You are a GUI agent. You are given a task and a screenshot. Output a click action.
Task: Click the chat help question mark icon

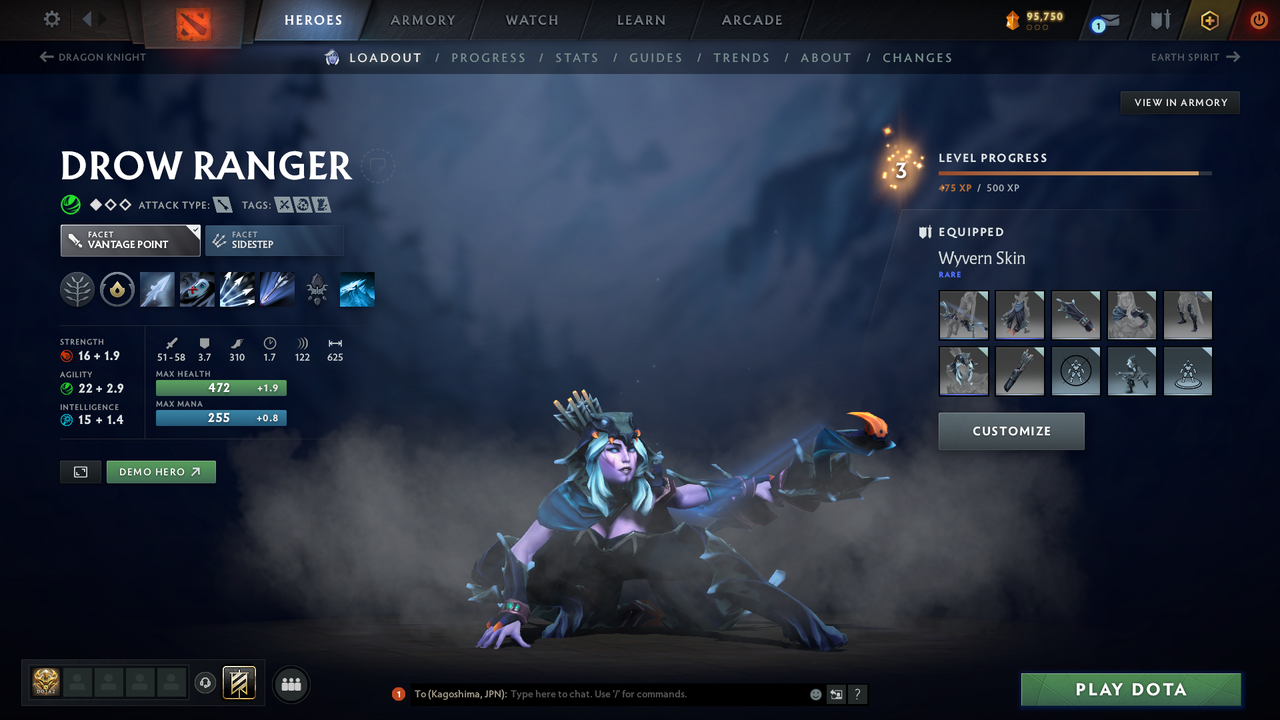pyautogui.click(x=857, y=694)
